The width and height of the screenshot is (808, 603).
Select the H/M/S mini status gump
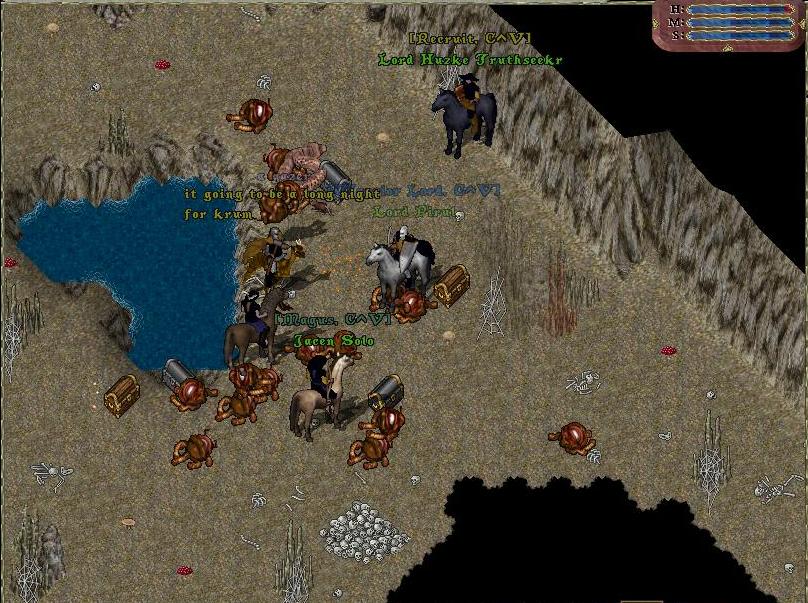click(730, 24)
